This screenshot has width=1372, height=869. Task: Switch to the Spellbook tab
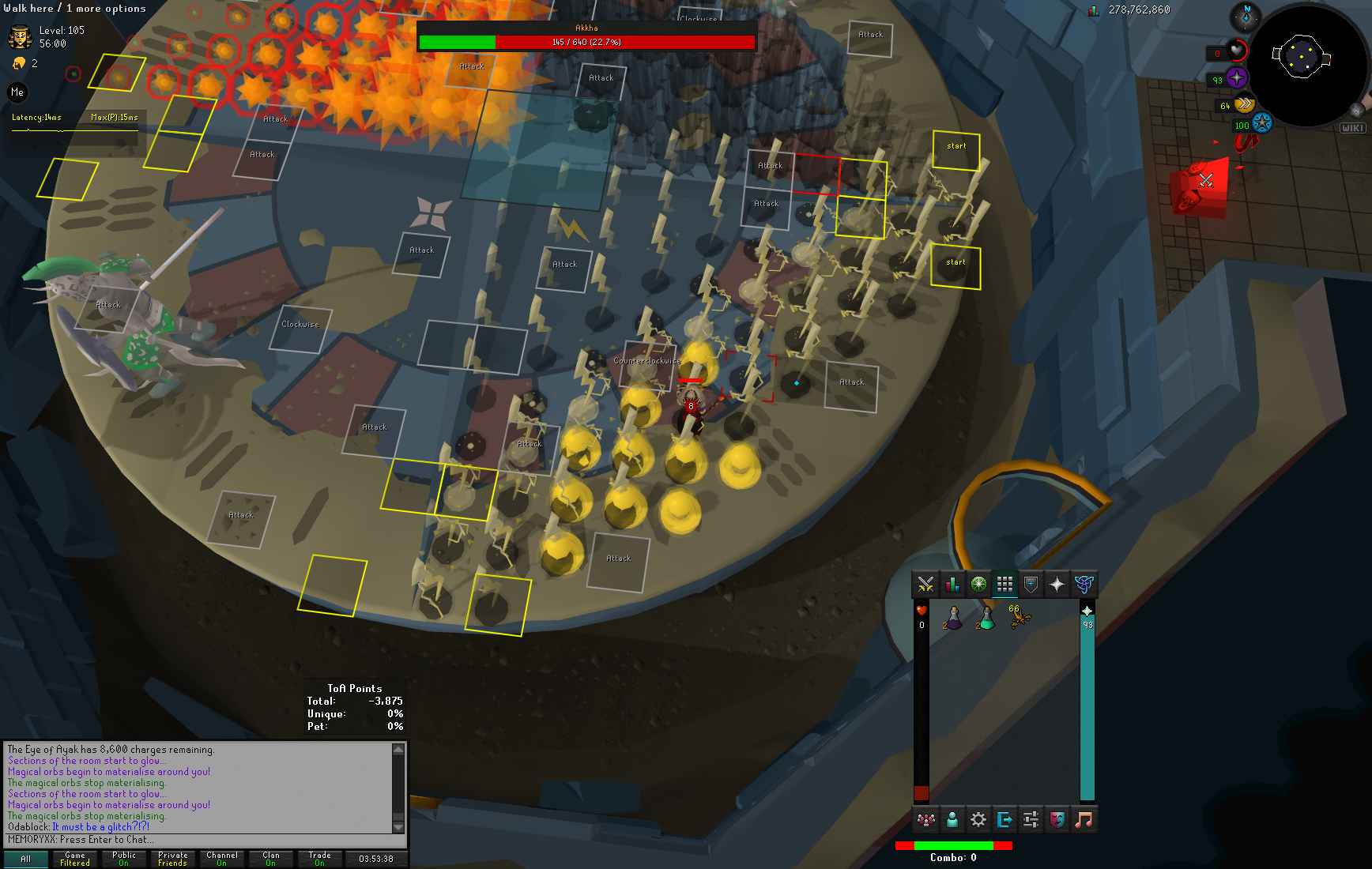pos(1084,585)
